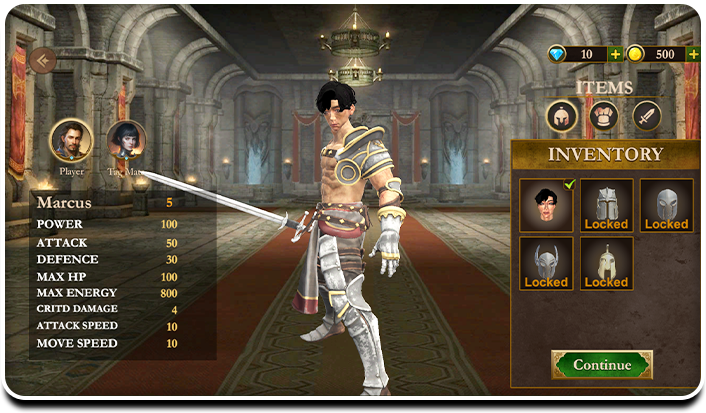The width and height of the screenshot is (706, 413).
Task: Select the equipped bare head slot
Action: point(546,205)
